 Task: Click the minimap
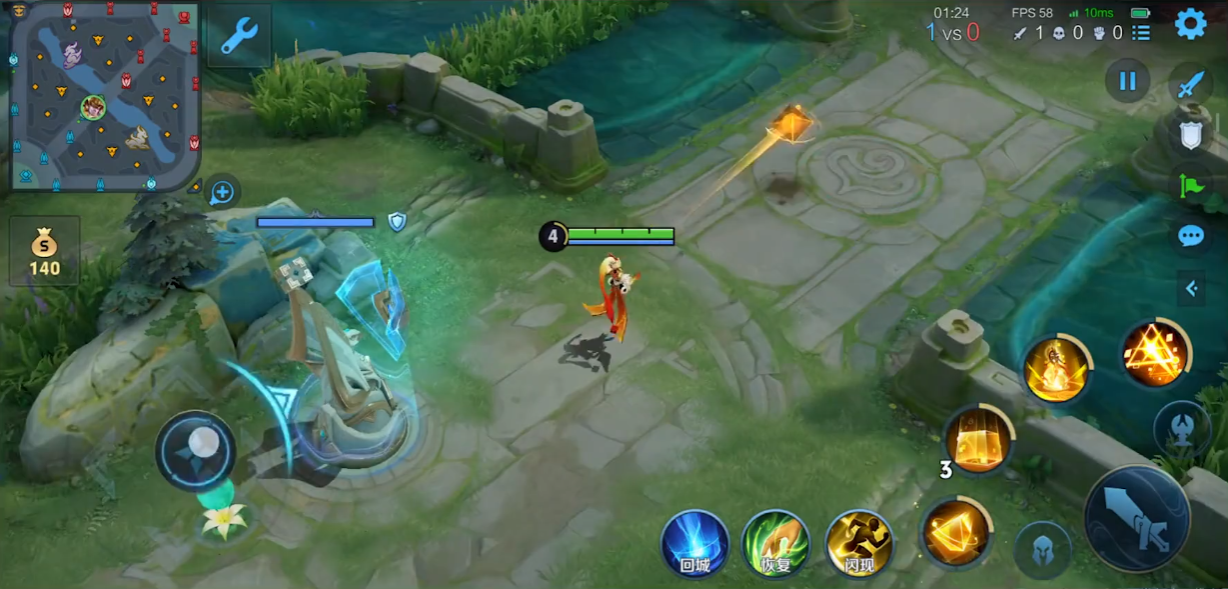pos(105,96)
